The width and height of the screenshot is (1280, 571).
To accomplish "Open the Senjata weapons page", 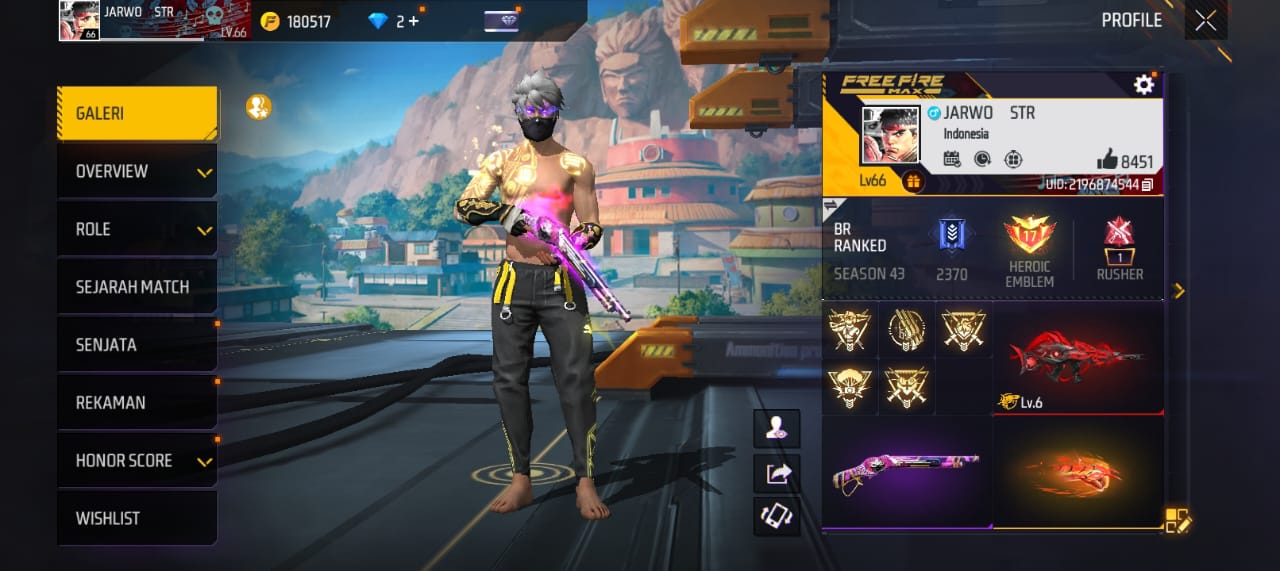I will pyautogui.click(x=137, y=345).
